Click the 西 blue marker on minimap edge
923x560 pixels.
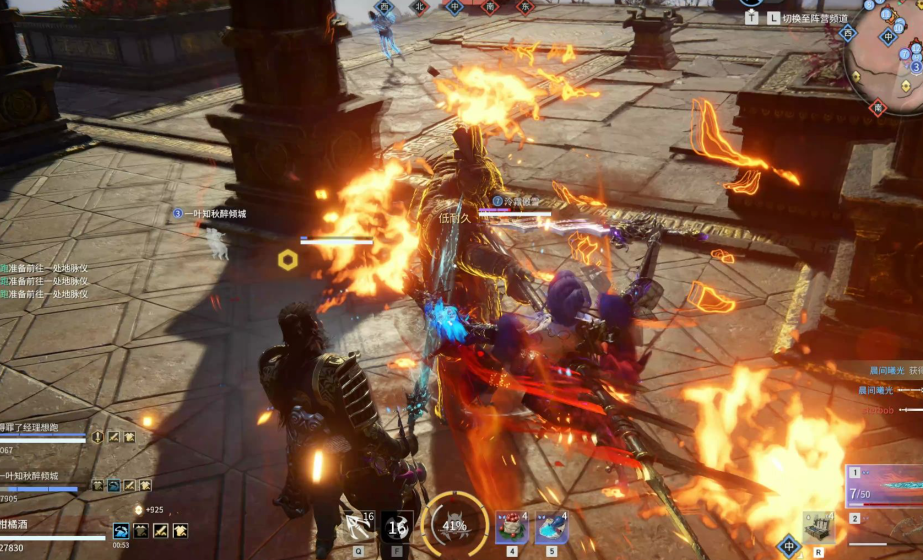849,34
